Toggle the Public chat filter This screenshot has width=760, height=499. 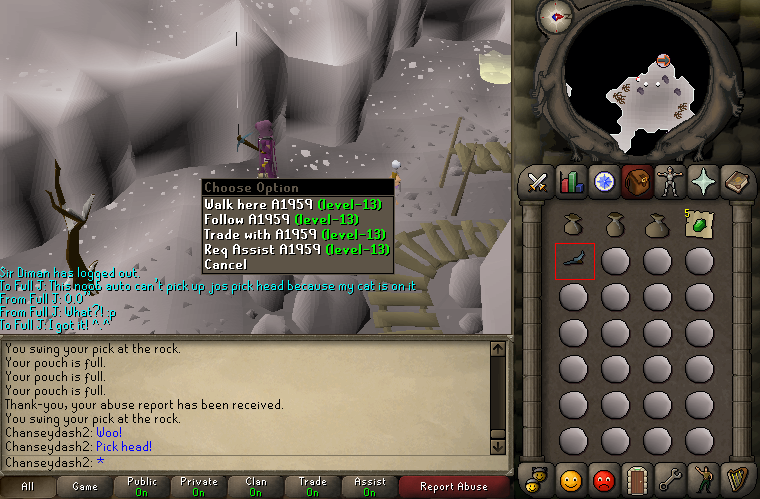[142, 486]
